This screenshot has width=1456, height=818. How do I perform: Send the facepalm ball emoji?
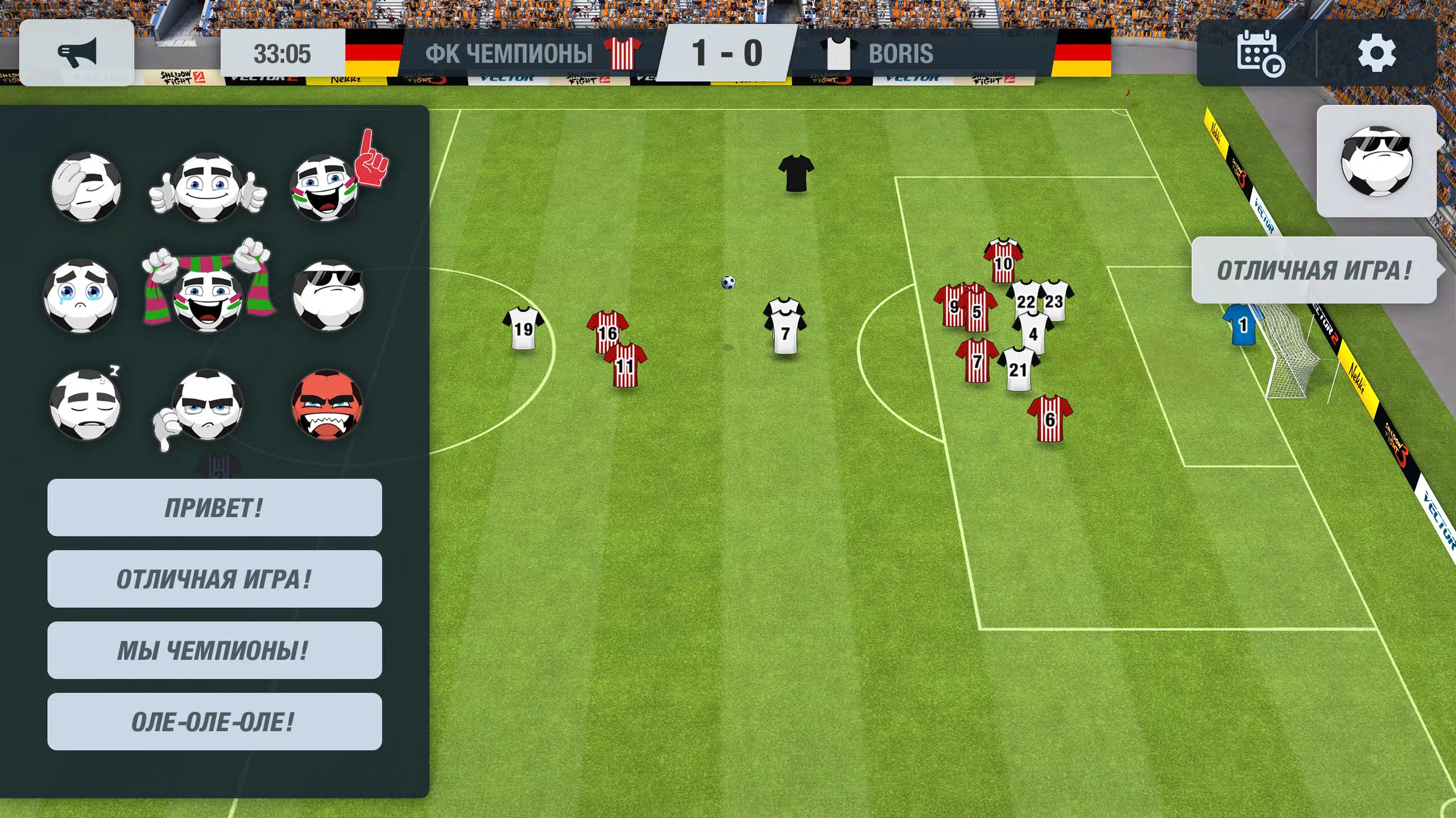click(x=86, y=186)
